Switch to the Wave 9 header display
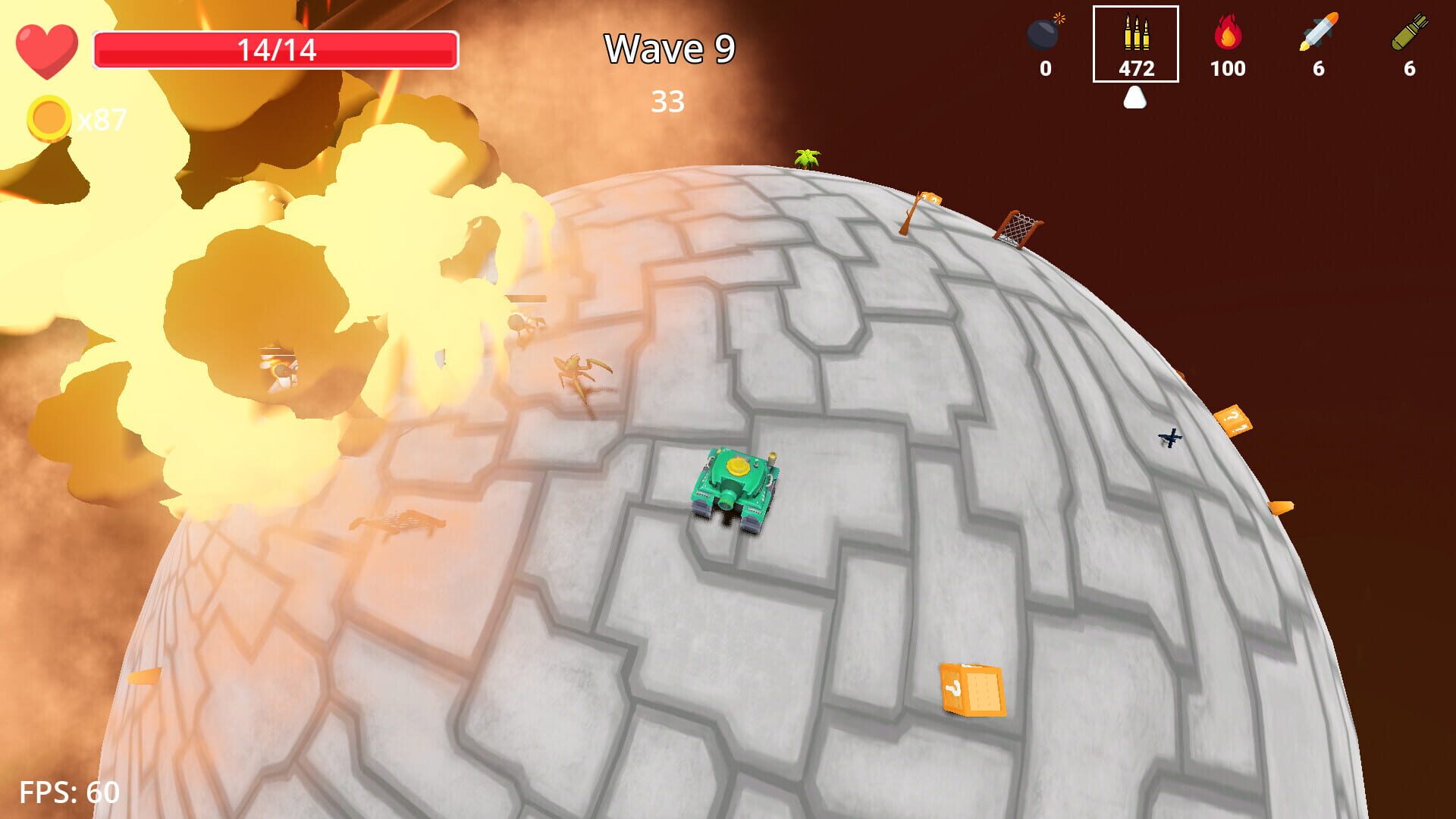The image size is (1456, 819). [x=668, y=49]
